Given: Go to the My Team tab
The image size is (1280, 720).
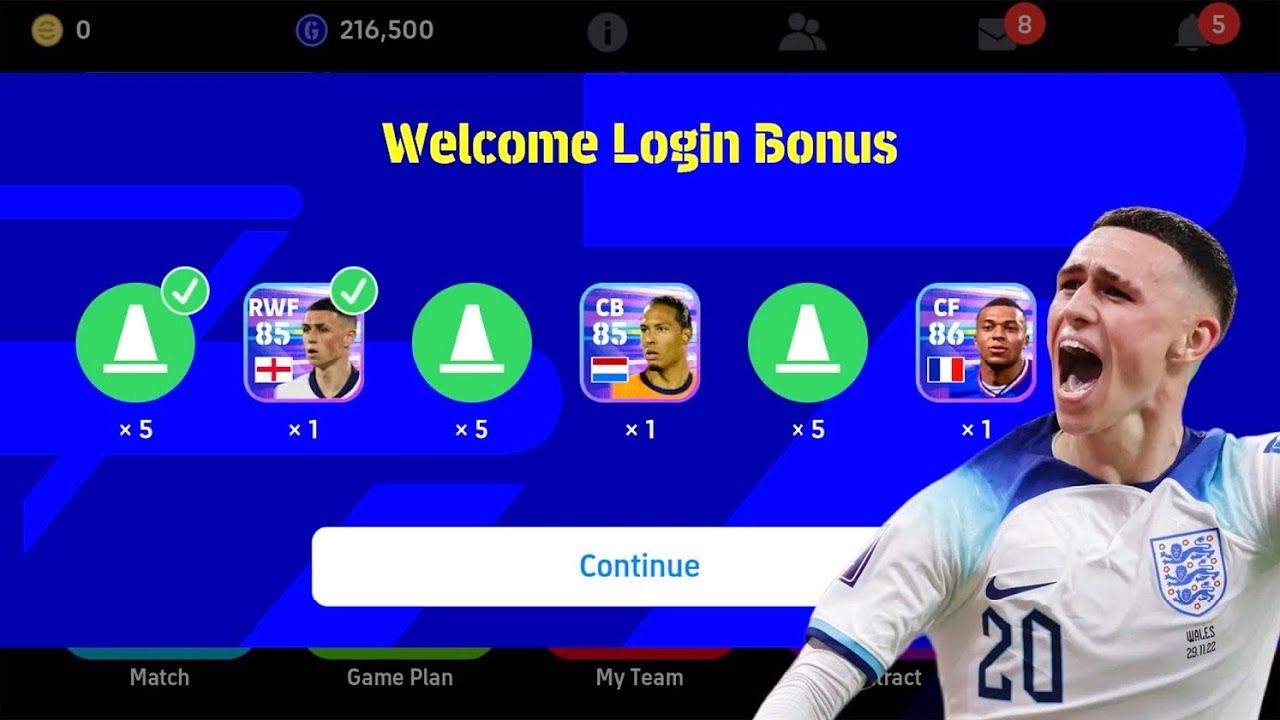Looking at the screenshot, I should (x=640, y=677).
